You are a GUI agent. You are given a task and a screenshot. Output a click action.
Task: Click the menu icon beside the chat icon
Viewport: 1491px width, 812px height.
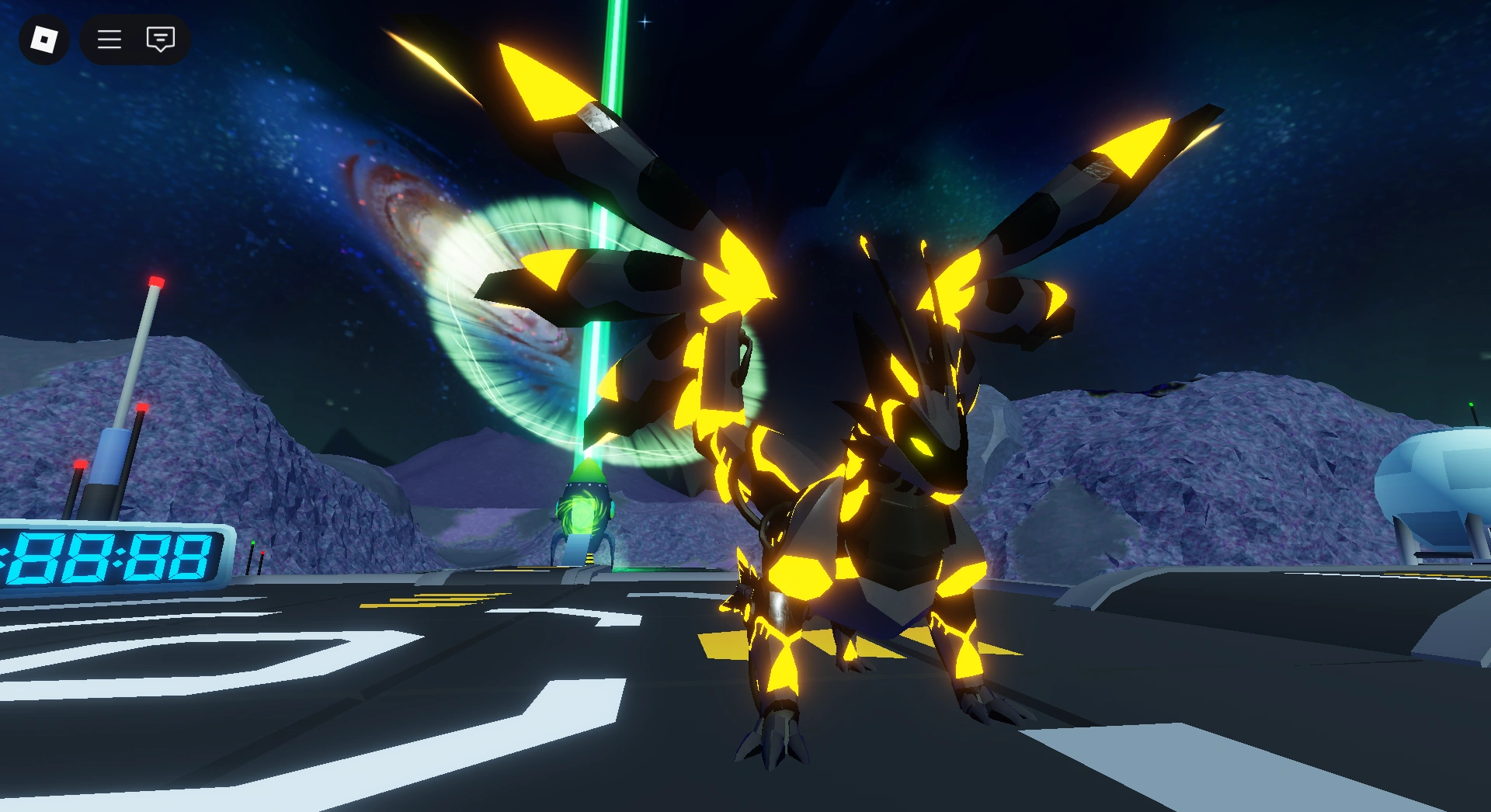click(109, 40)
